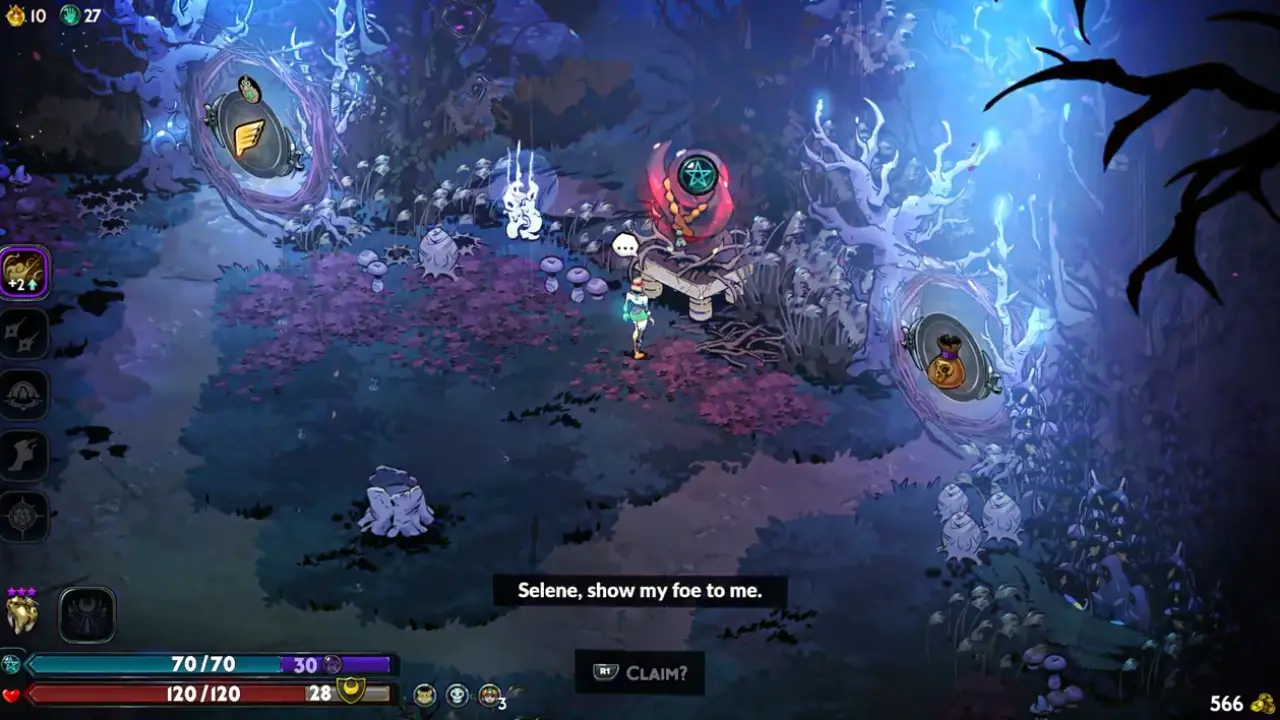
Task: Click the Special ability slot icon
Action: tap(22, 333)
